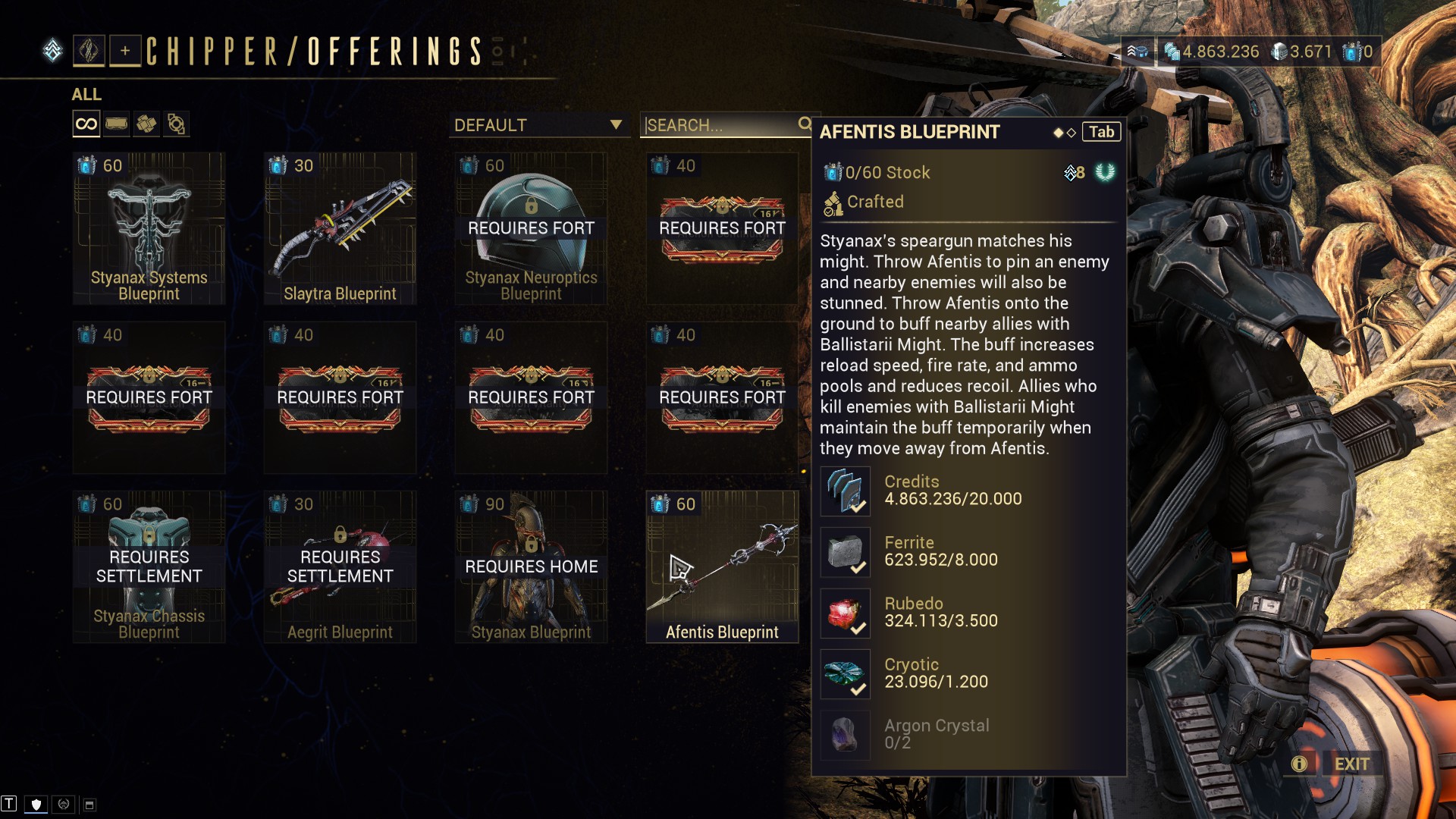Select the infinity All filter icon
Image resolution: width=1456 pixels, height=819 pixels.
(86, 123)
